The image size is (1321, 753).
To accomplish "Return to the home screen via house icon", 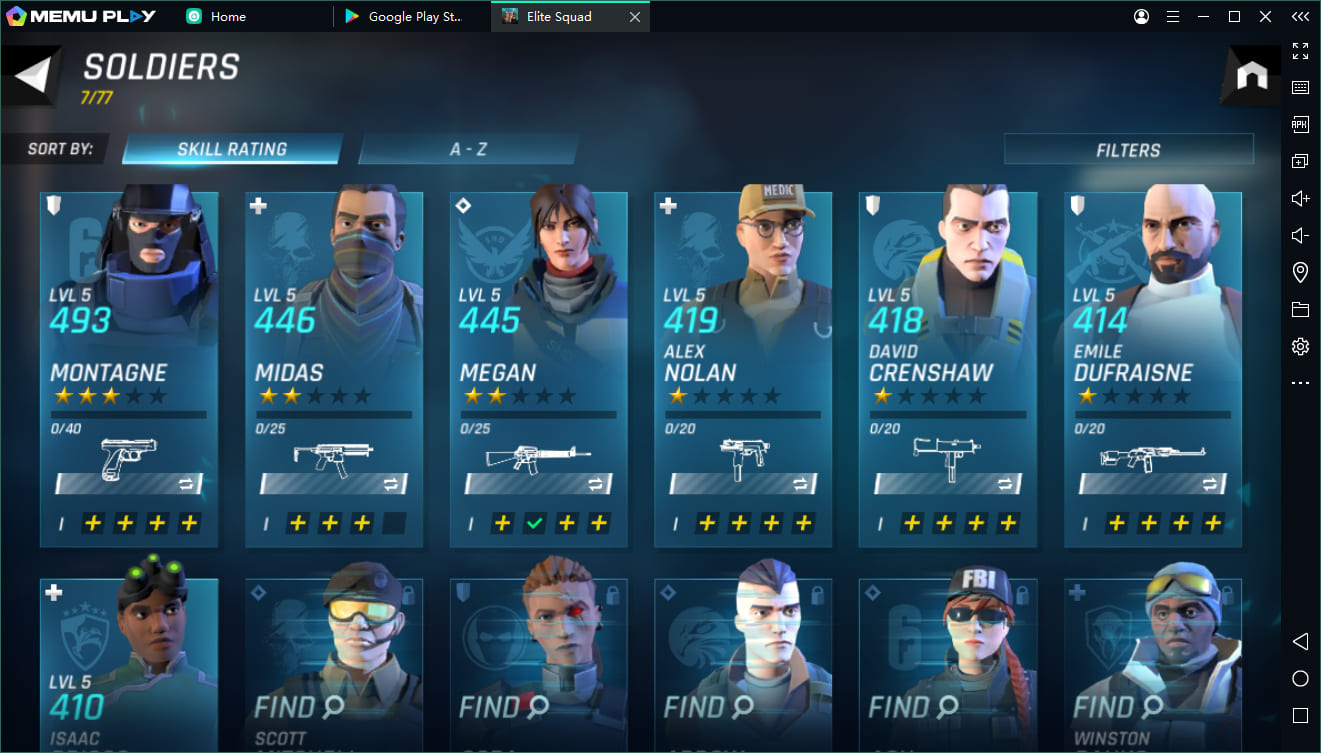I will (1251, 76).
